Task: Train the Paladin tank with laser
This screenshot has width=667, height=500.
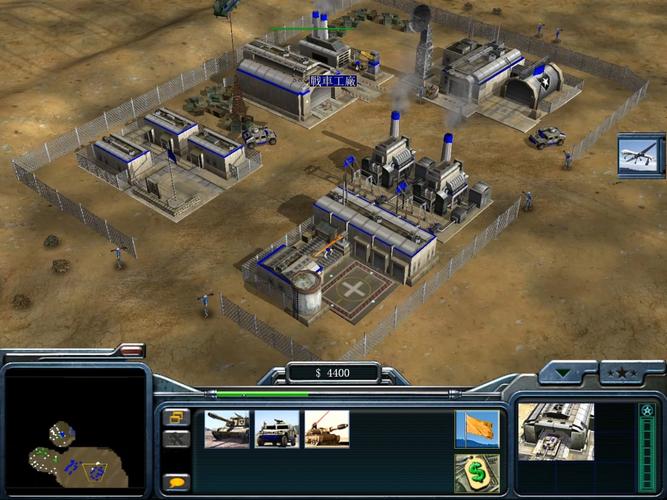Action: click(x=327, y=428)
